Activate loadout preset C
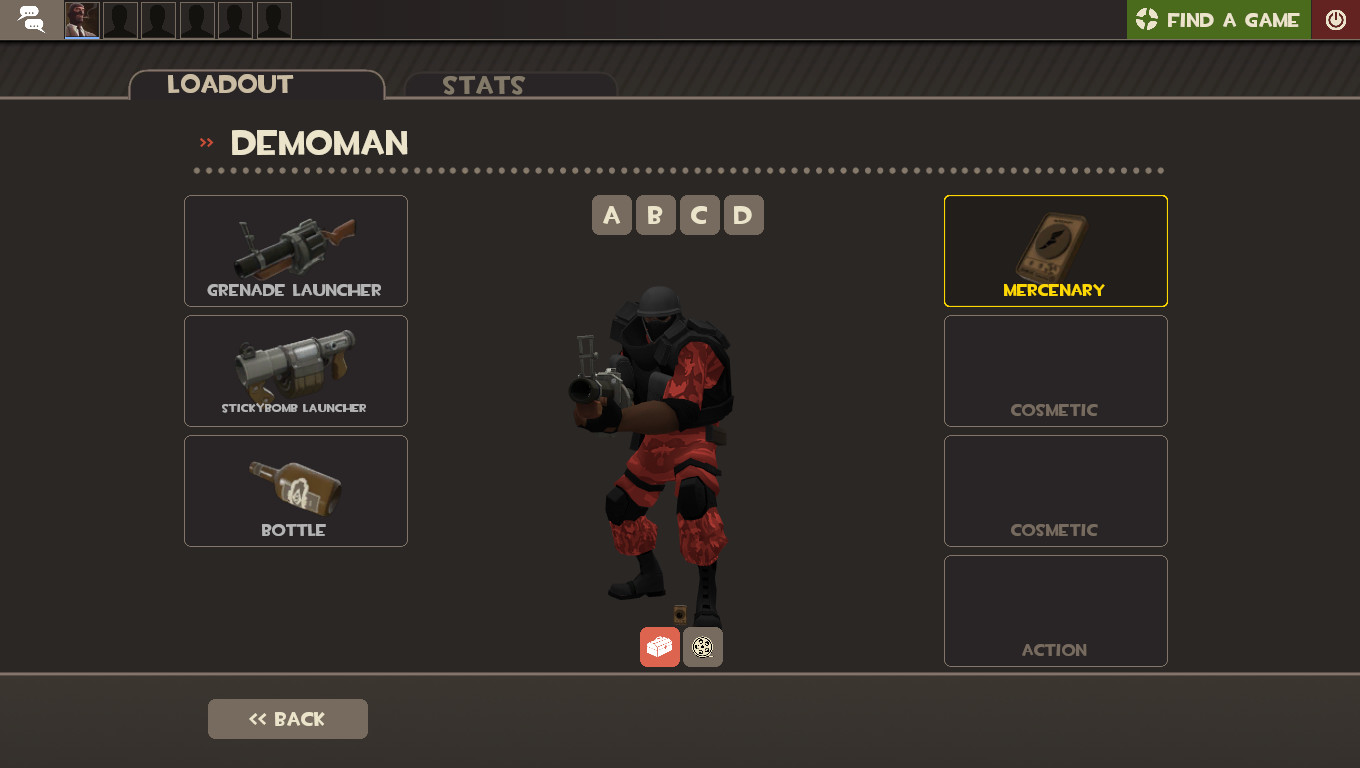 point(699,214)
